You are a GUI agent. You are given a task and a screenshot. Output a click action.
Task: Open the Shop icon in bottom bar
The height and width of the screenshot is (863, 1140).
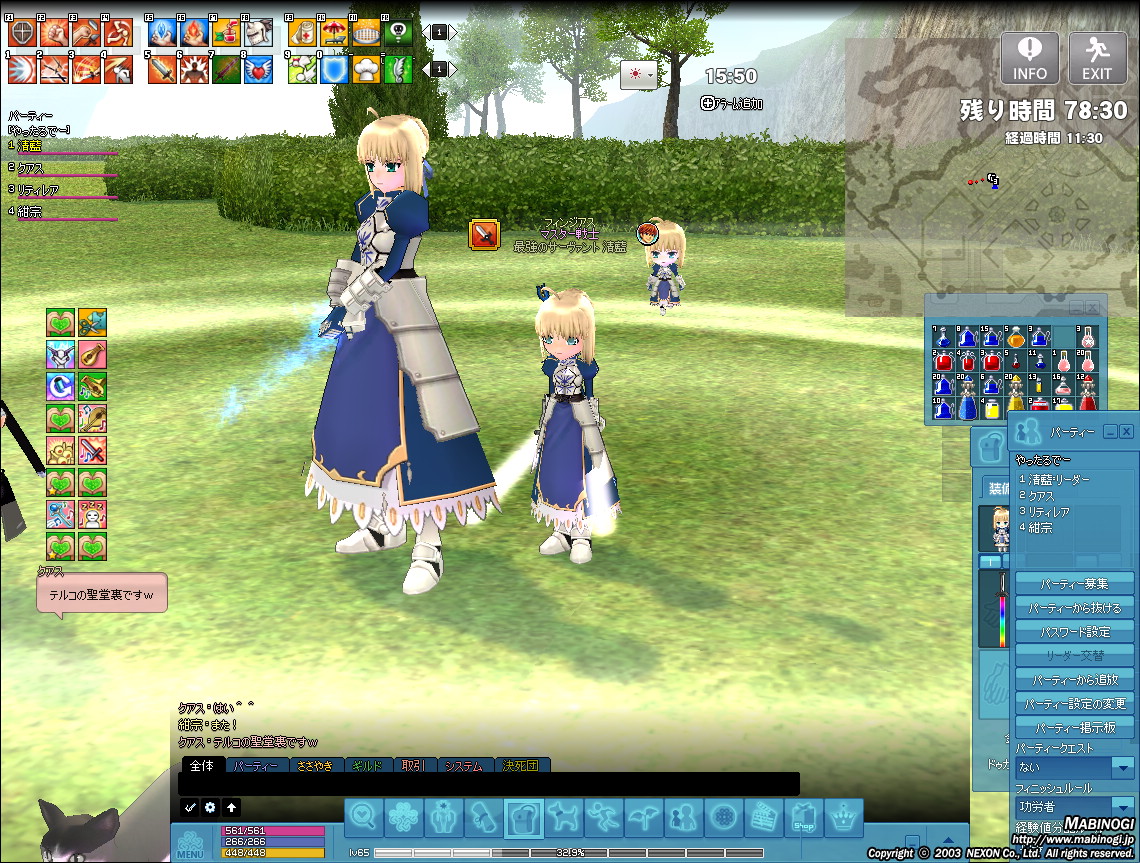point(804,819)
